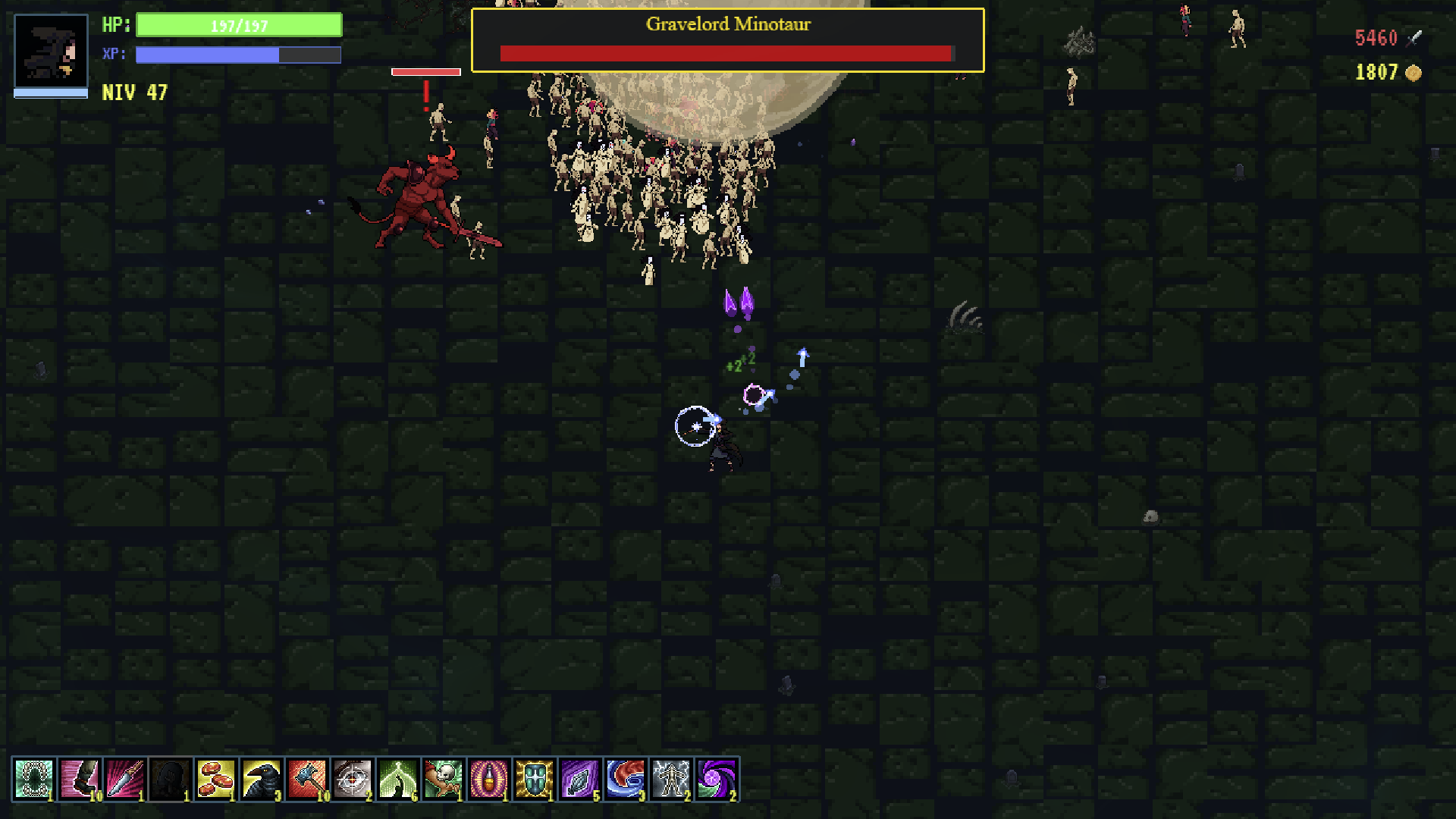Click the running boot speed icon
This screenshot has width=1456, height=819.
(80, 779)
